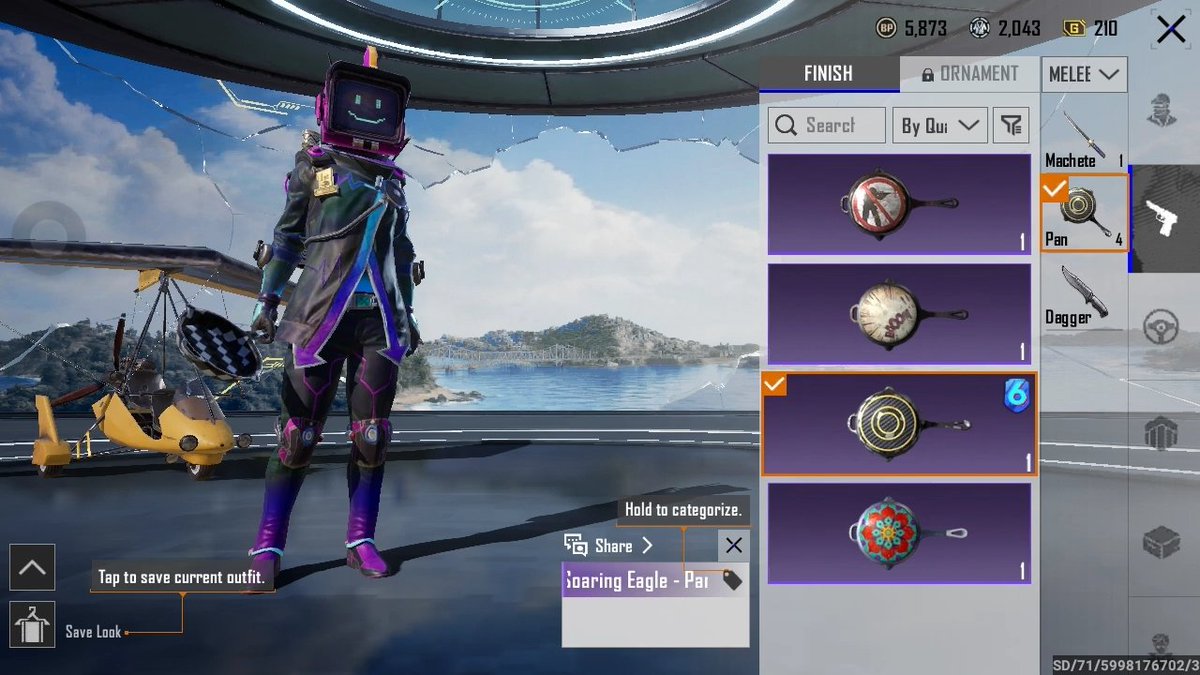Select the pan finish with crossed-out figure
This screenshot has height=675, width=1200.
[x=899, y=204]
